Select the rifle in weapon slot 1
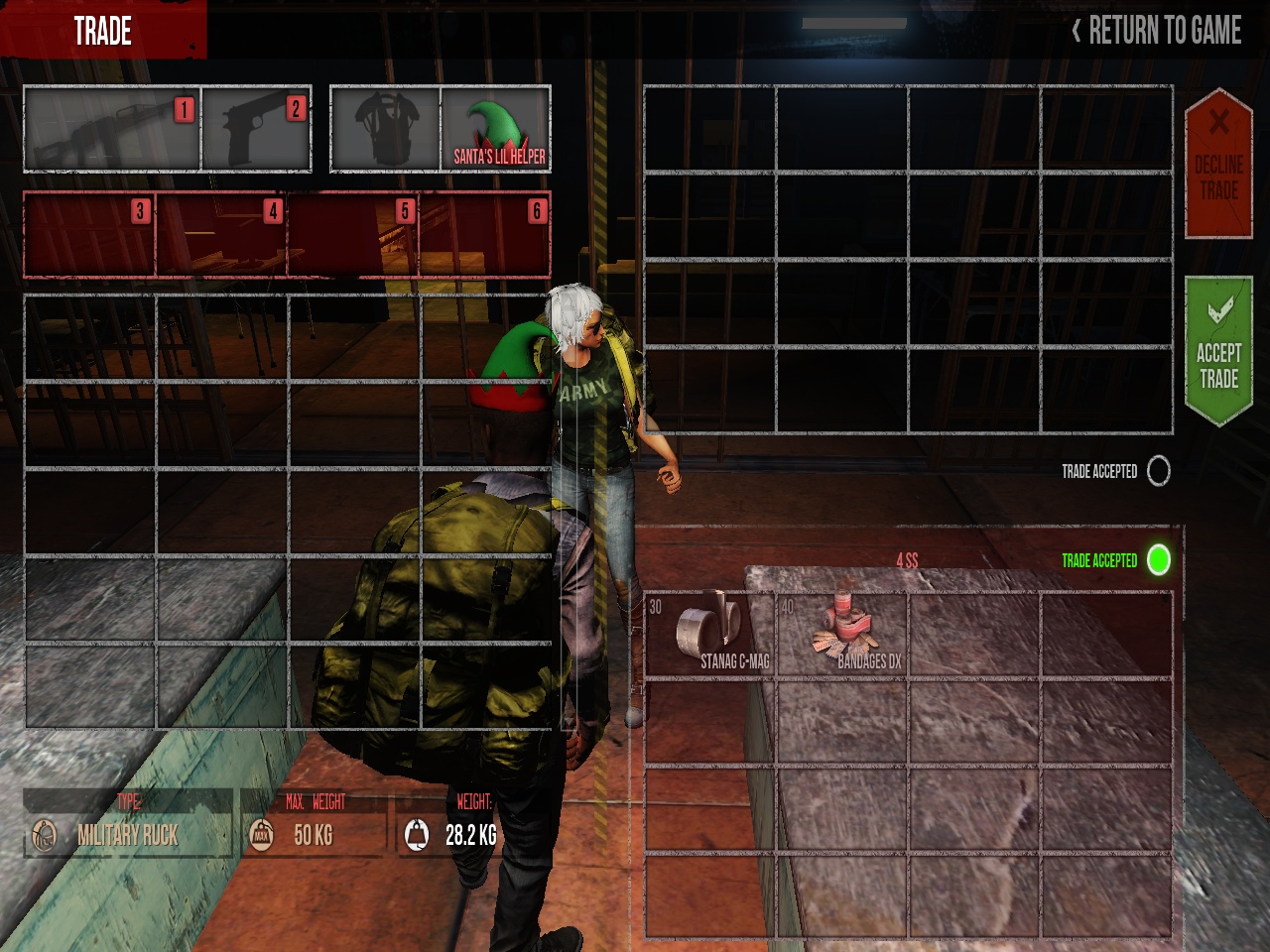 coord(111,129)
